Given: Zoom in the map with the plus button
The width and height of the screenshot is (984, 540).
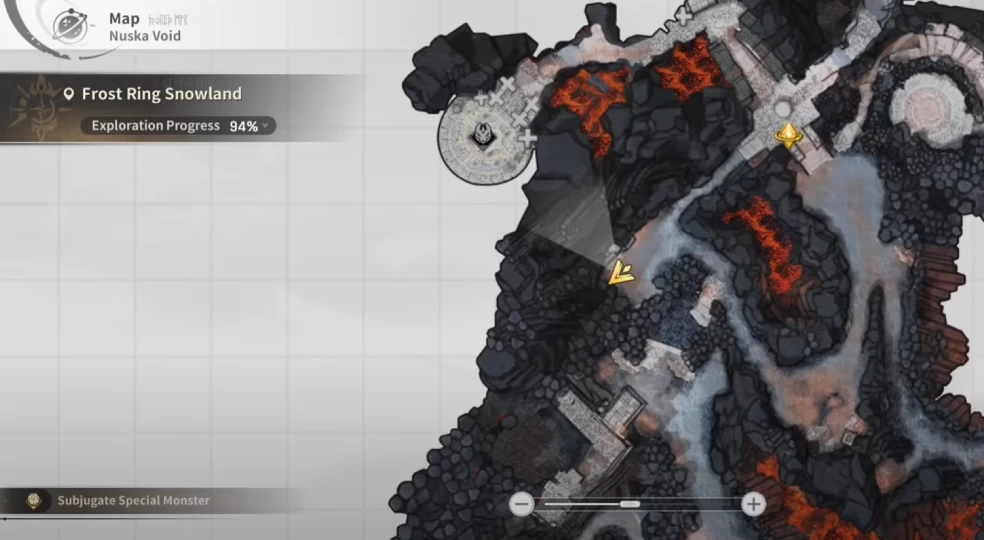Looking at the screenshot, I should click(x=754, y=504).
